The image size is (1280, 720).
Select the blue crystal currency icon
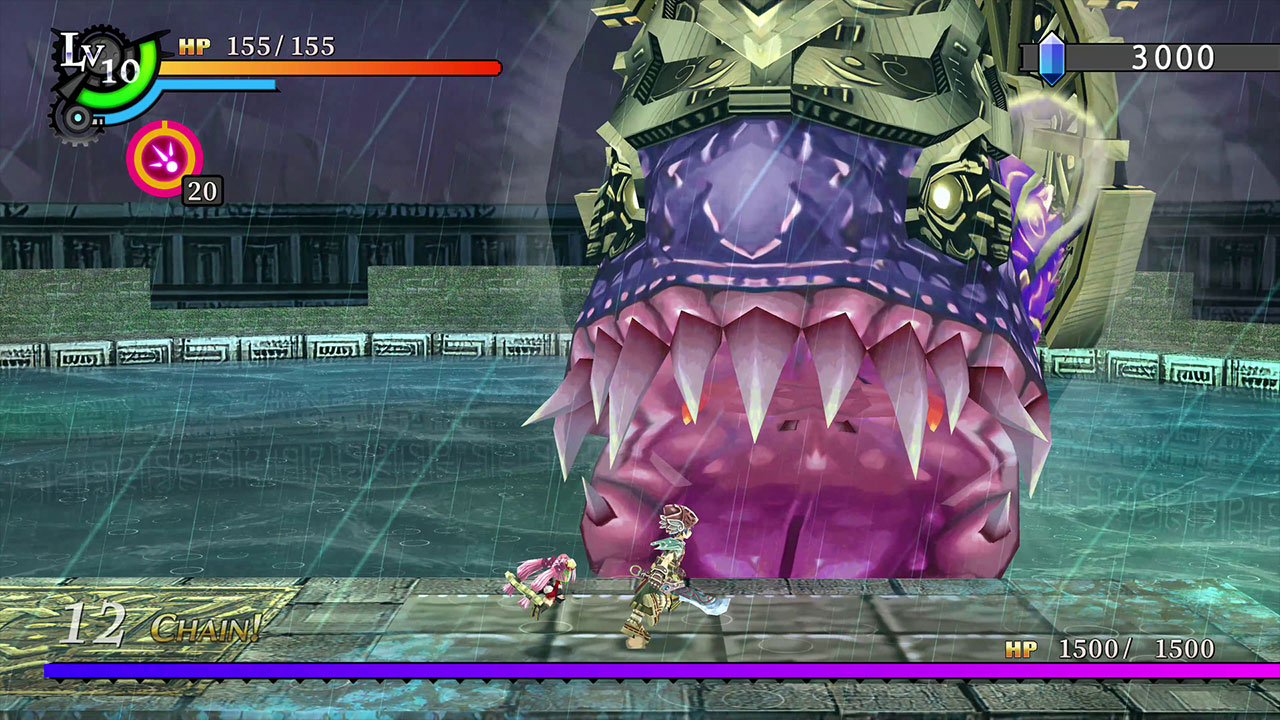coord(1051,58)
